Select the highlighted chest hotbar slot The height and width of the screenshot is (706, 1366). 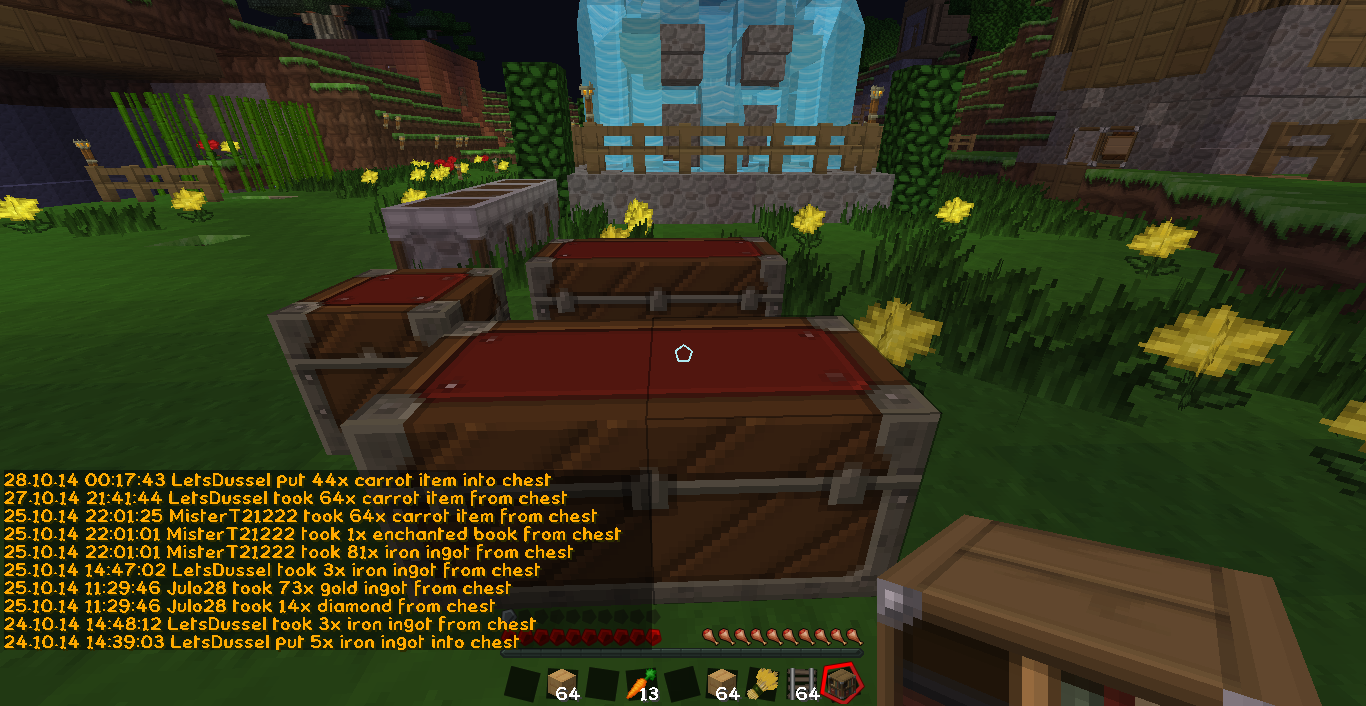tap(840, 683)
